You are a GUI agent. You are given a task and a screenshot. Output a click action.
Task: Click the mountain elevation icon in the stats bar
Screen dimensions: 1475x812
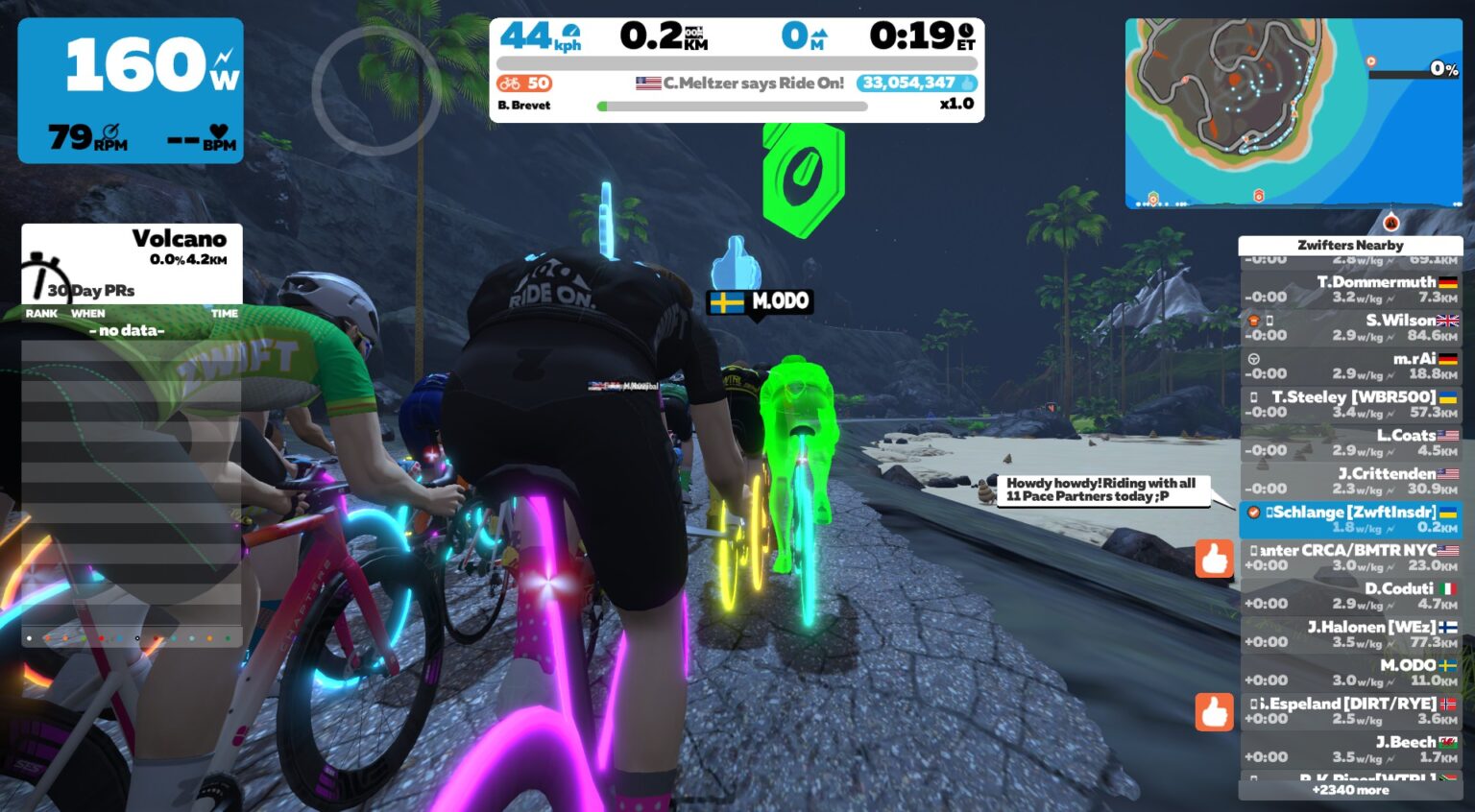[x=818, y=34]
